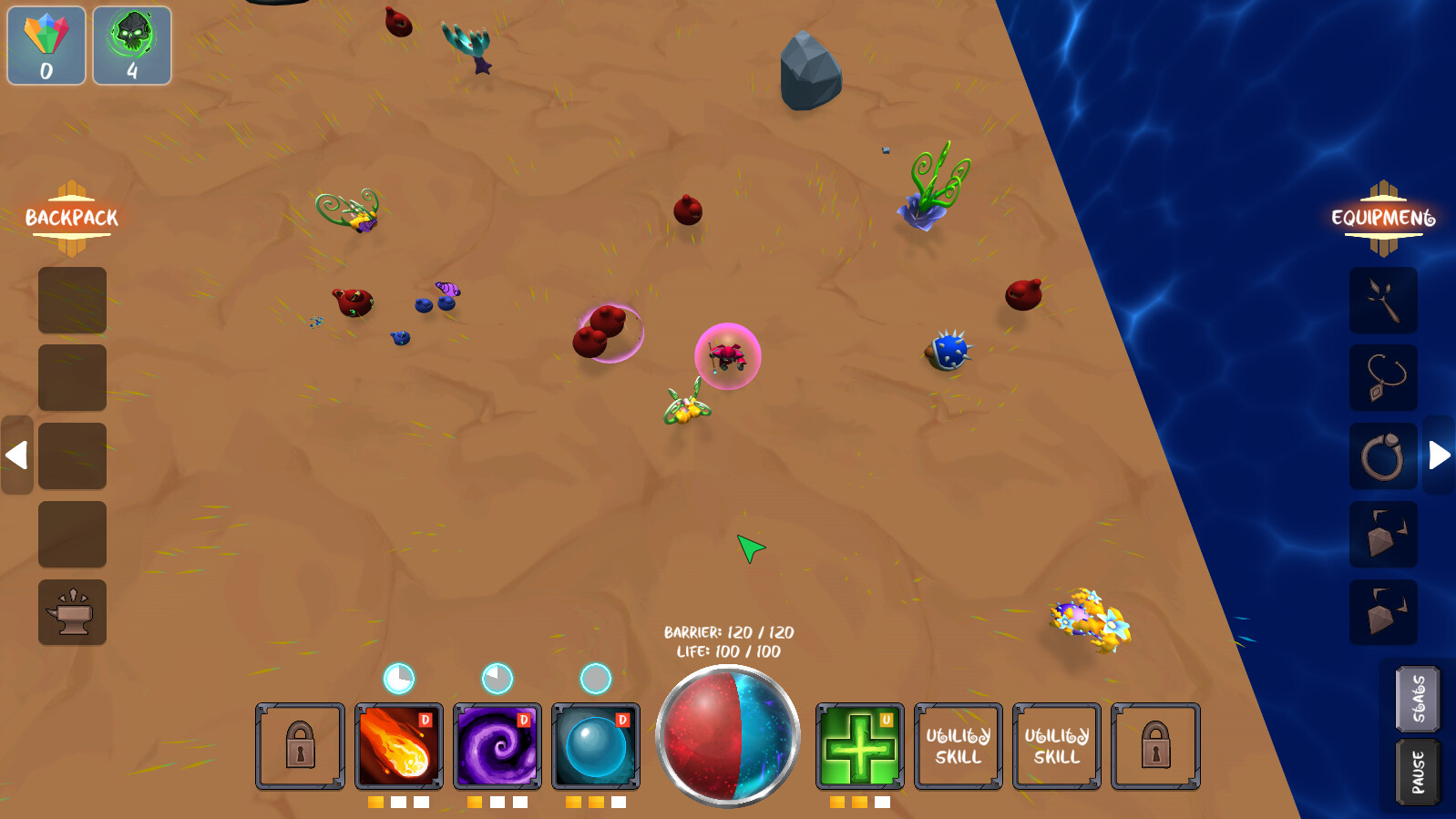The width and height of the screenshot is (1456, 819).
Task: Click the rainbow crystal currency icon
Action: click(45, 44)
